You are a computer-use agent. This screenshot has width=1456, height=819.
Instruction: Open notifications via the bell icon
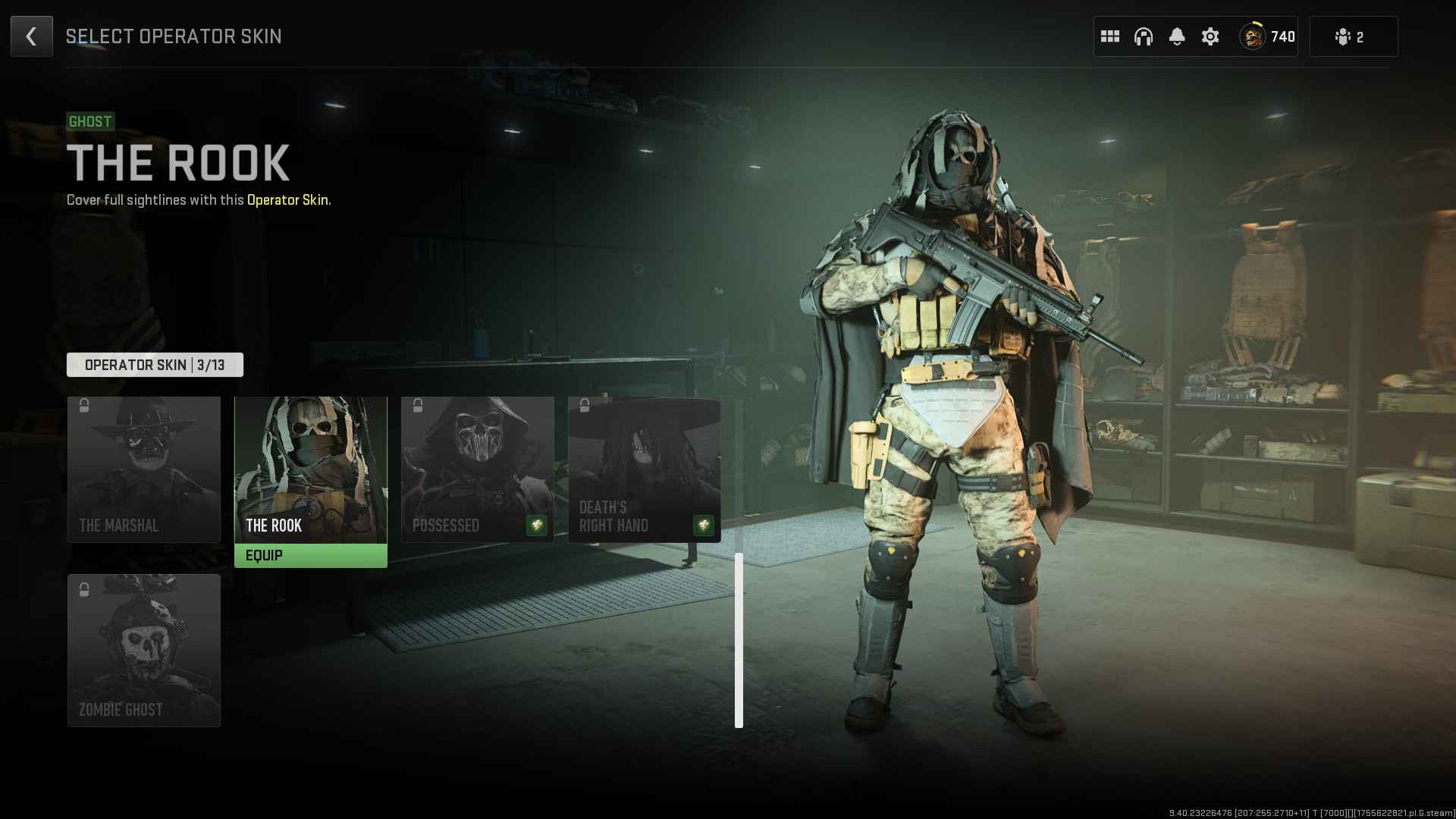(x=1178, y=36)
